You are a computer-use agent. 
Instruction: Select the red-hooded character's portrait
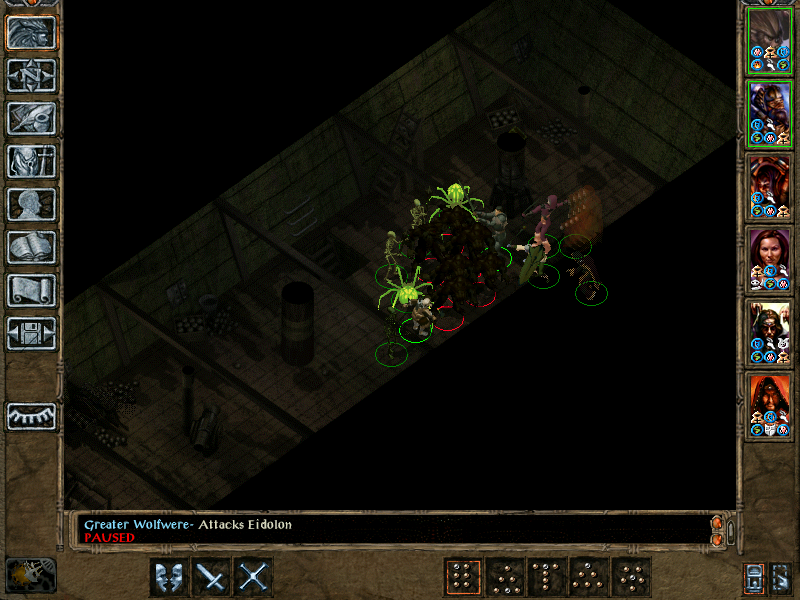point(770,404)
